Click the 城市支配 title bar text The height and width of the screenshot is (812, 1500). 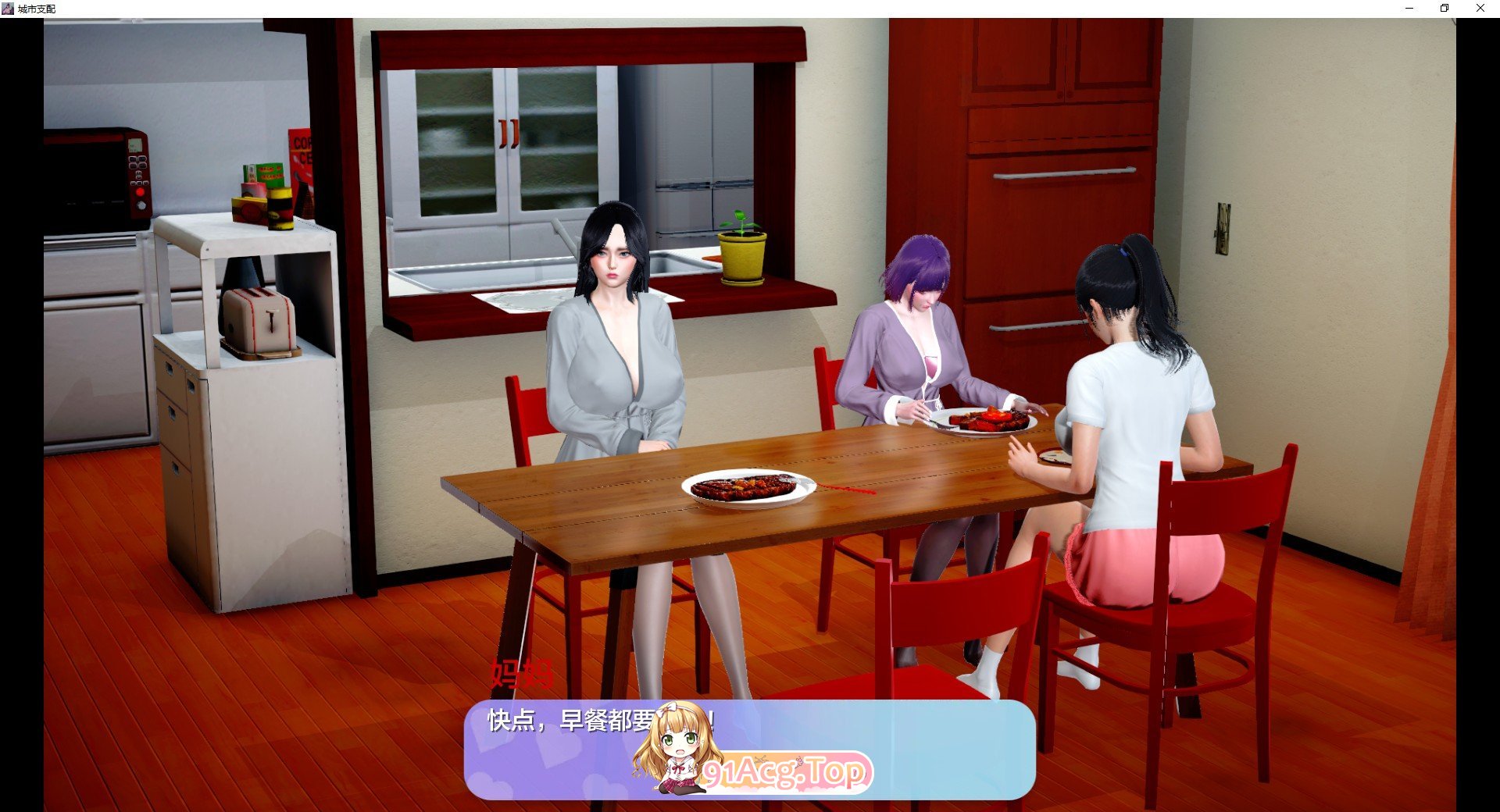pos(37,9)
